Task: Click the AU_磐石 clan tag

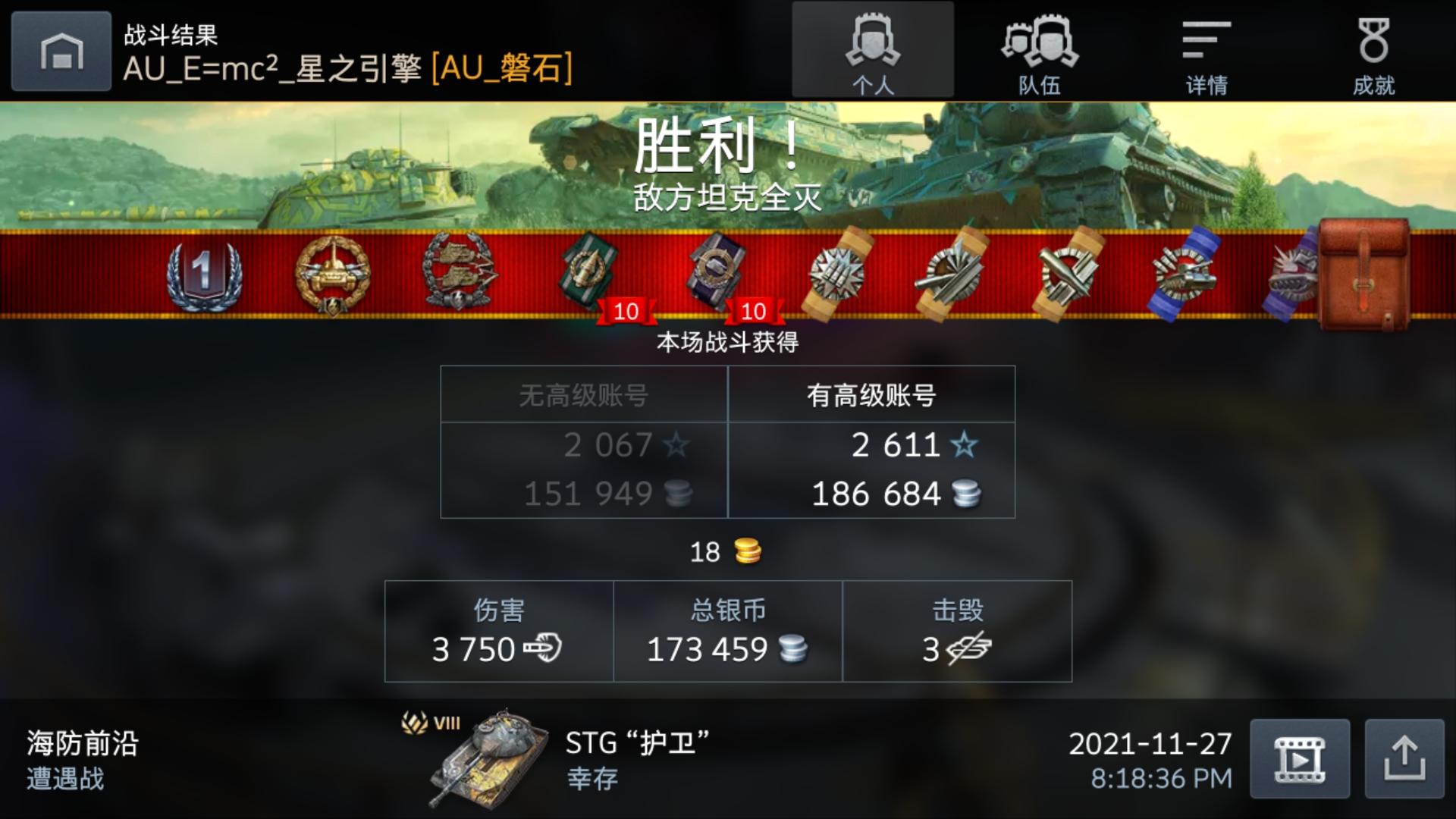Action: click(500, 71)
